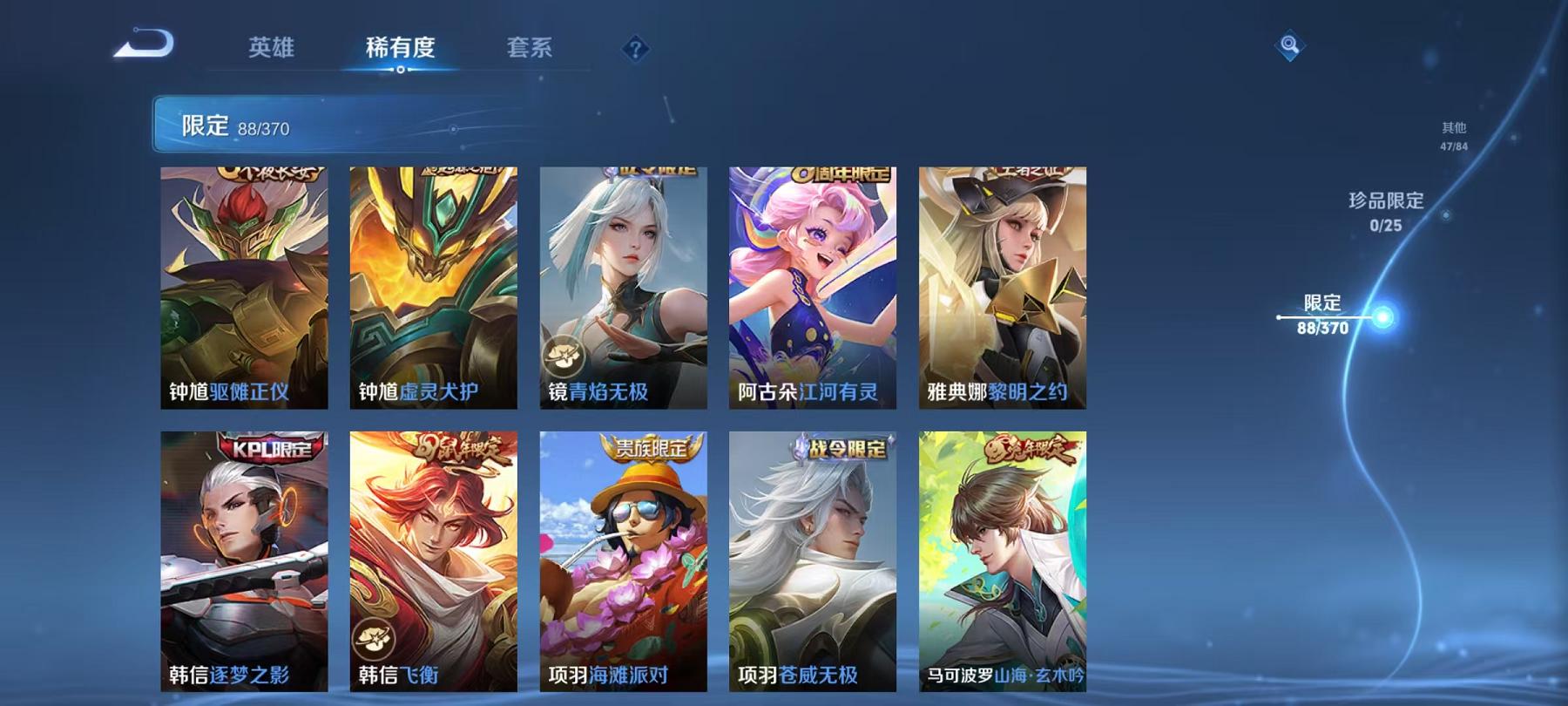
Task: Open the 珍品限定 0/25 section
Action: pyautogui.click(x=1385, y=209)
